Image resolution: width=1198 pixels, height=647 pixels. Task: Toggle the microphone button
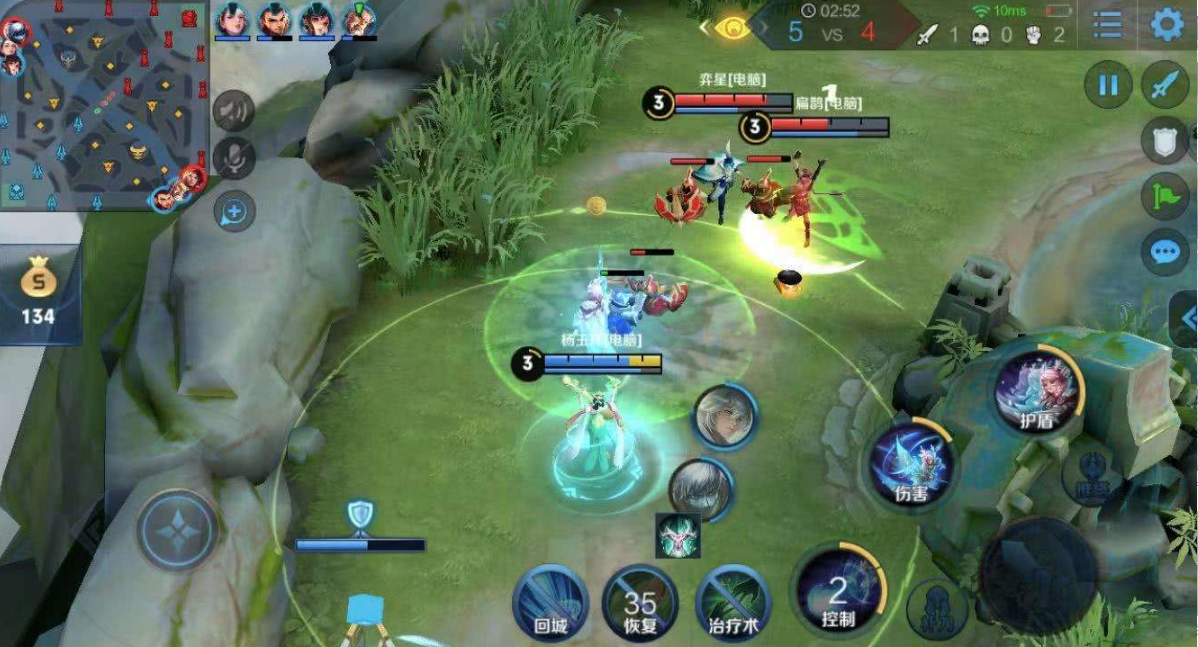233,158
